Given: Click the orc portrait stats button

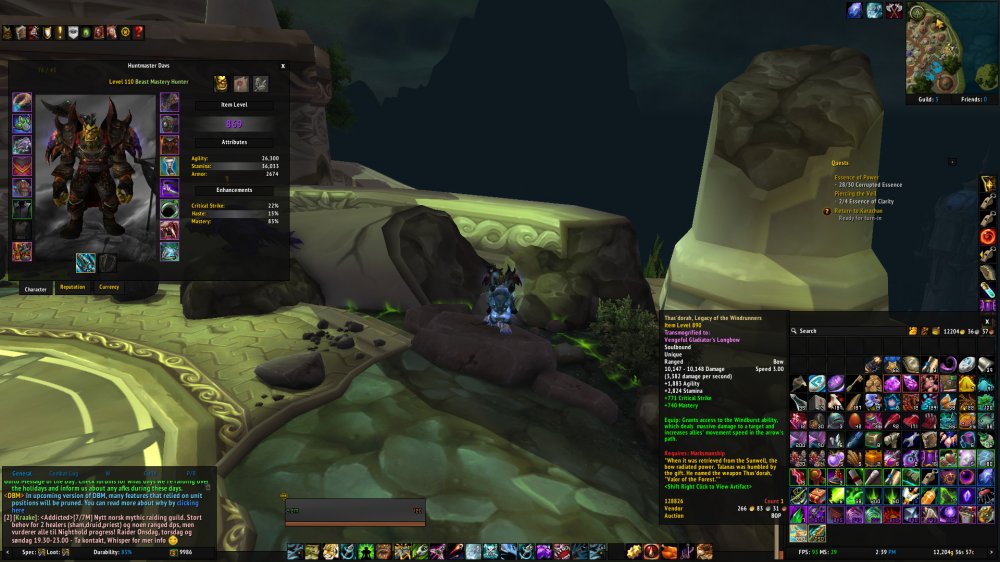Looking at the screenshot, I should 221,84.
